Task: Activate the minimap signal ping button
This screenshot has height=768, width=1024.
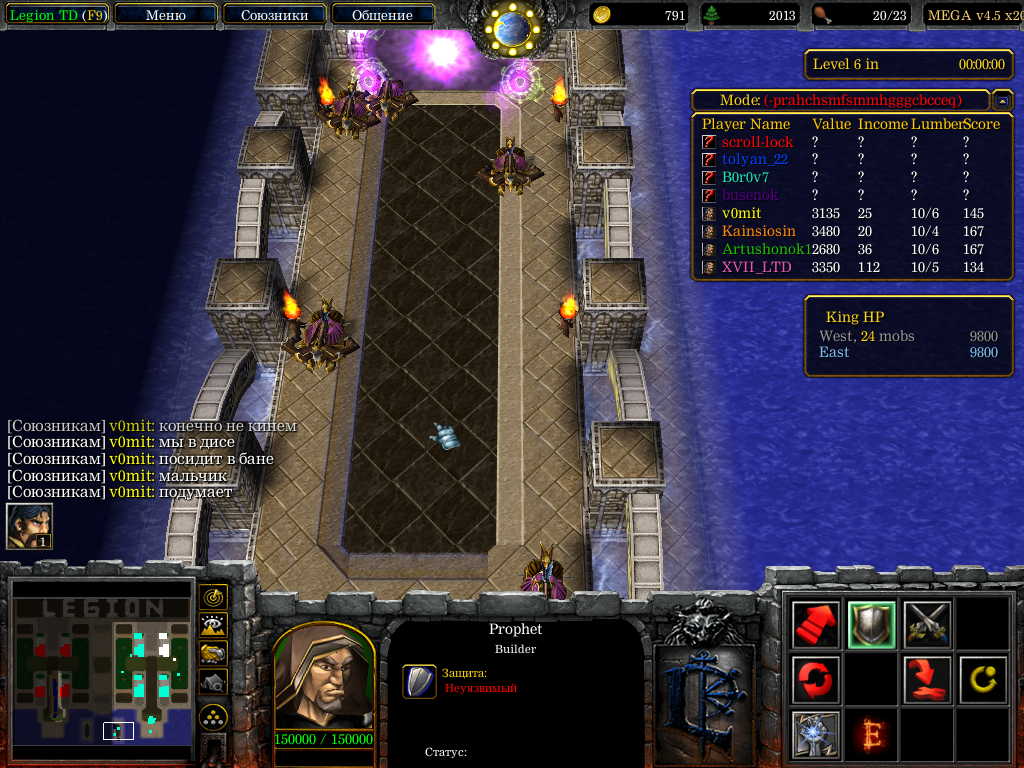Action: click(x=213, y=597)
